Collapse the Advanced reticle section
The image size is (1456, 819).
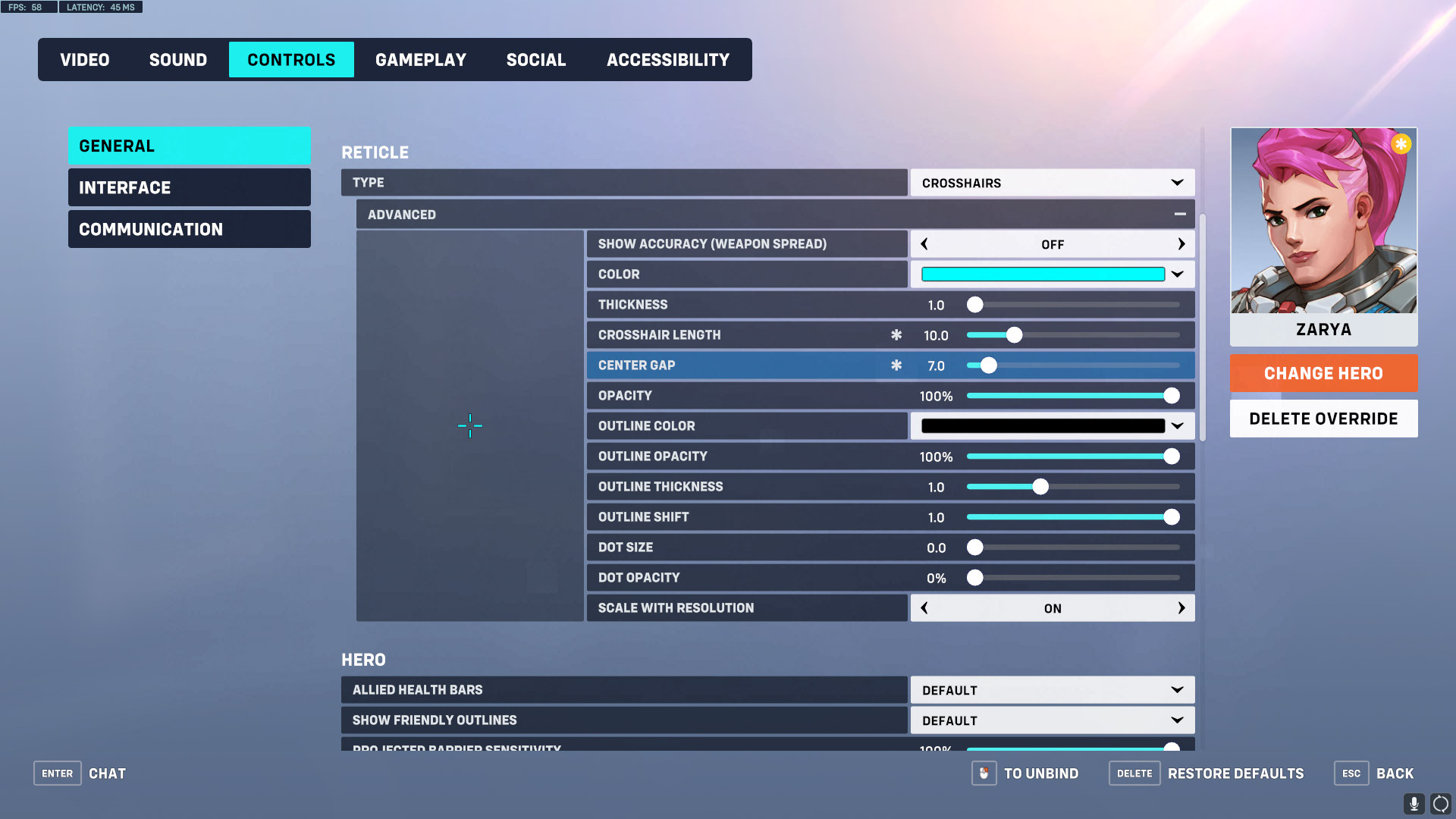pos(1180,214)
